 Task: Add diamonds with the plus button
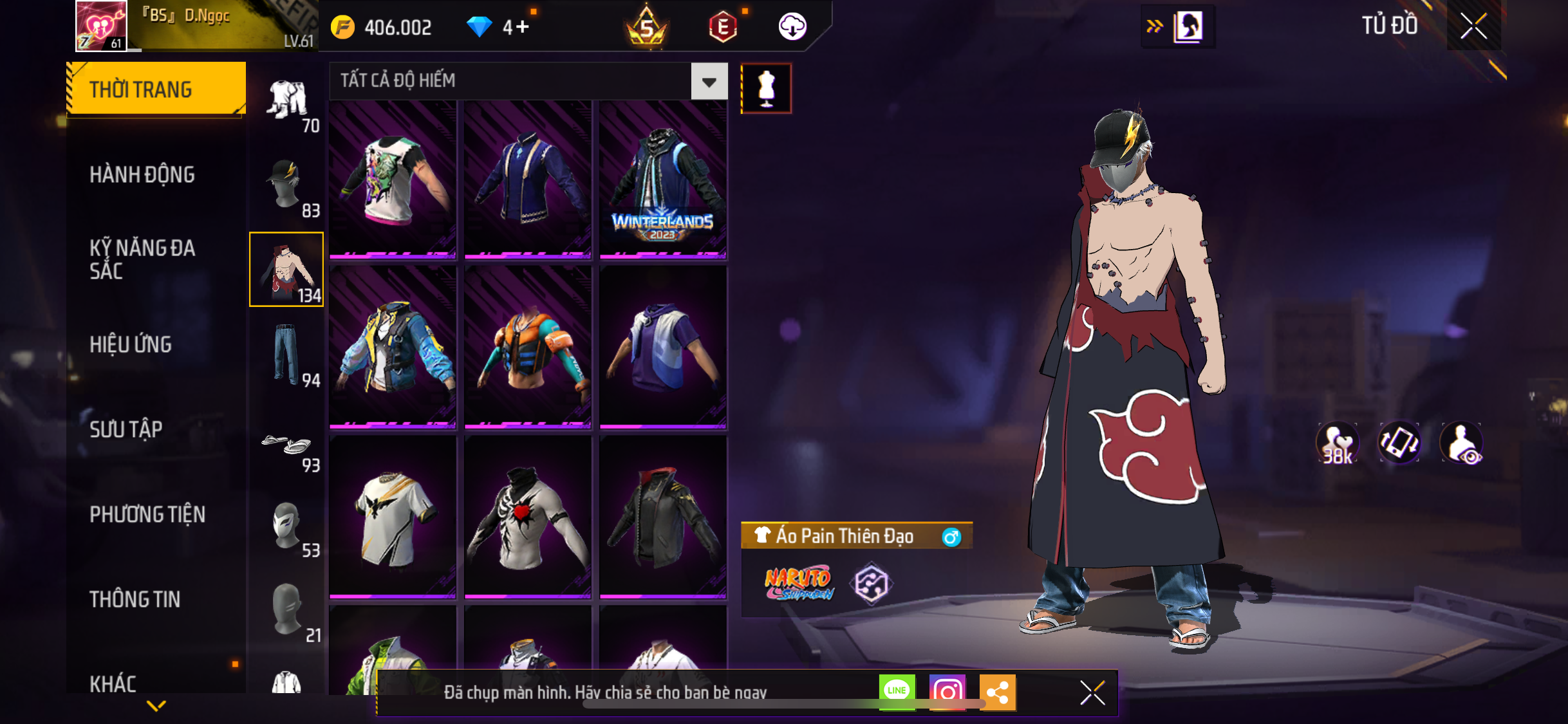[522, 27]
